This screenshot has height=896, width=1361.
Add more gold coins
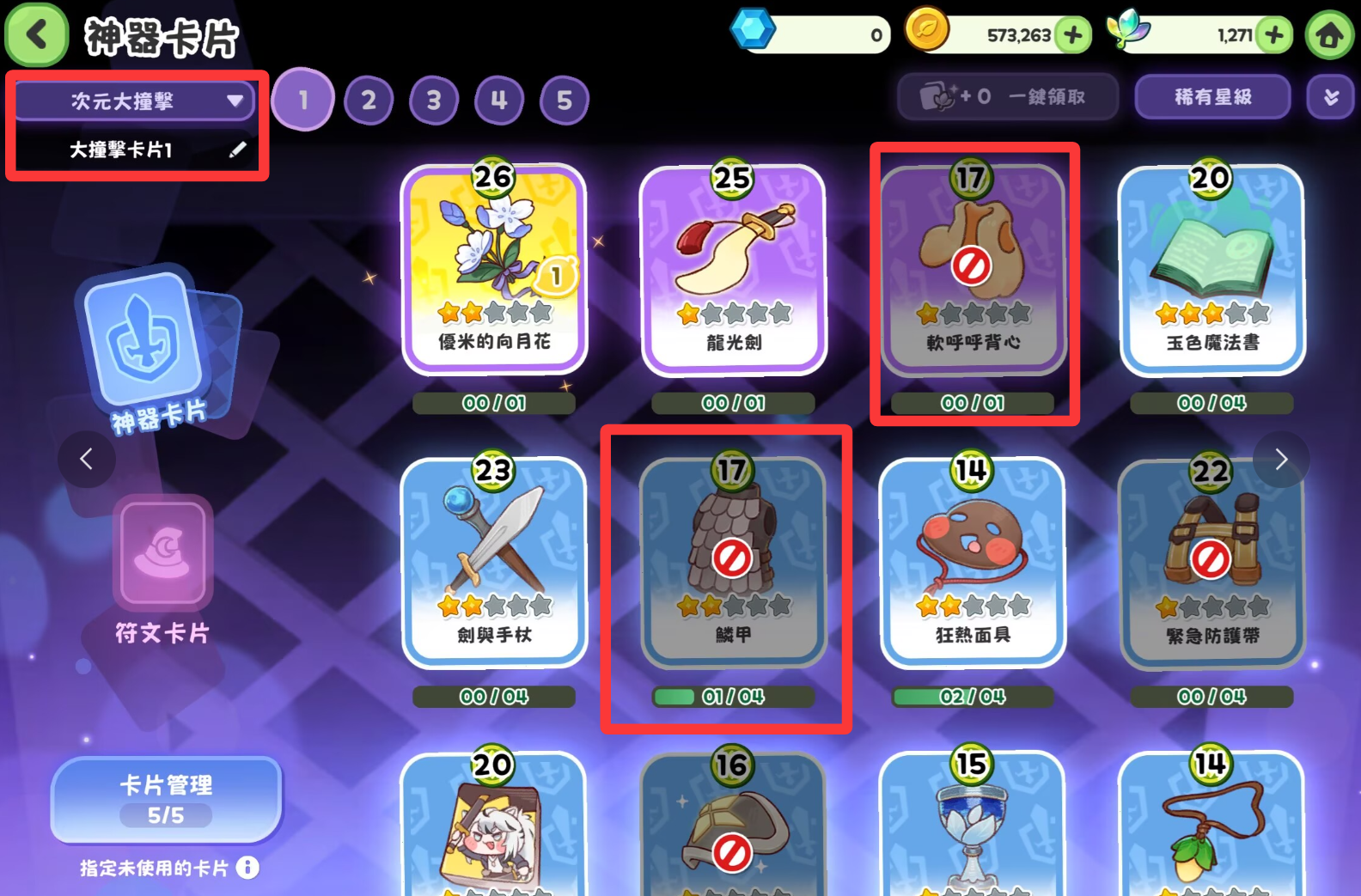tap(1073, 35)
